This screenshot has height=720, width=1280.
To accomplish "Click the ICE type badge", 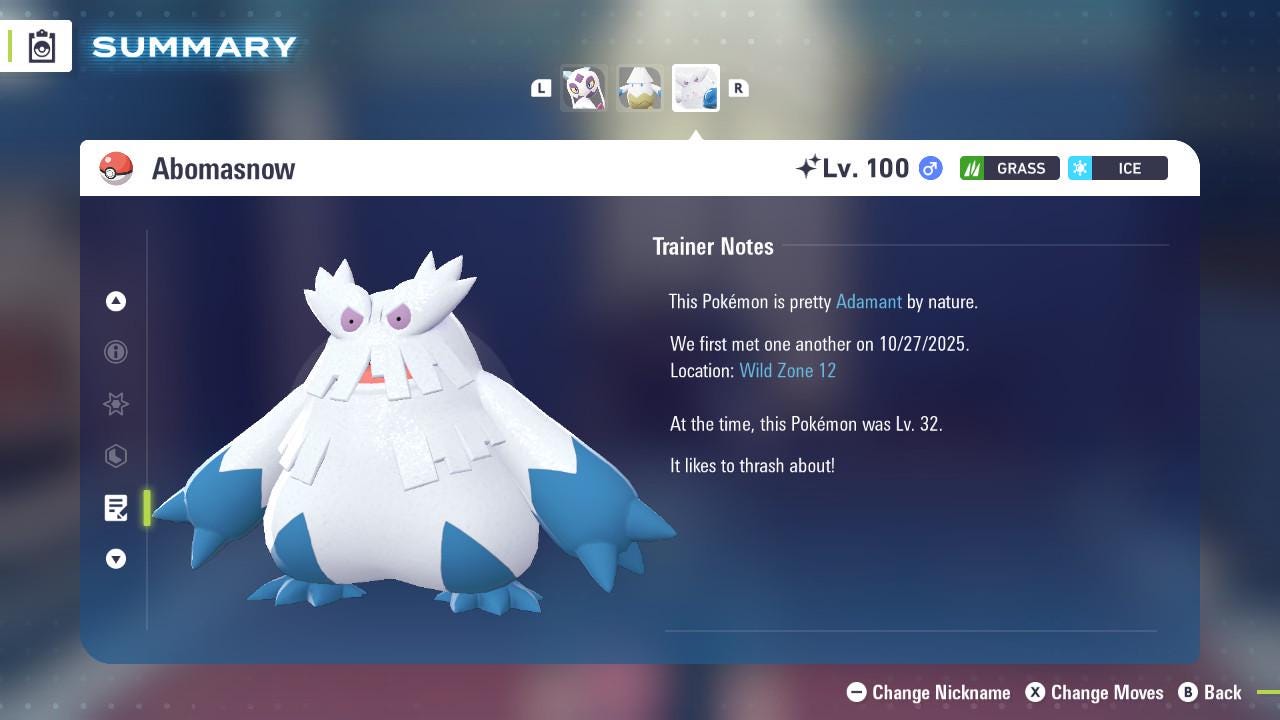I will point(1119,168).
